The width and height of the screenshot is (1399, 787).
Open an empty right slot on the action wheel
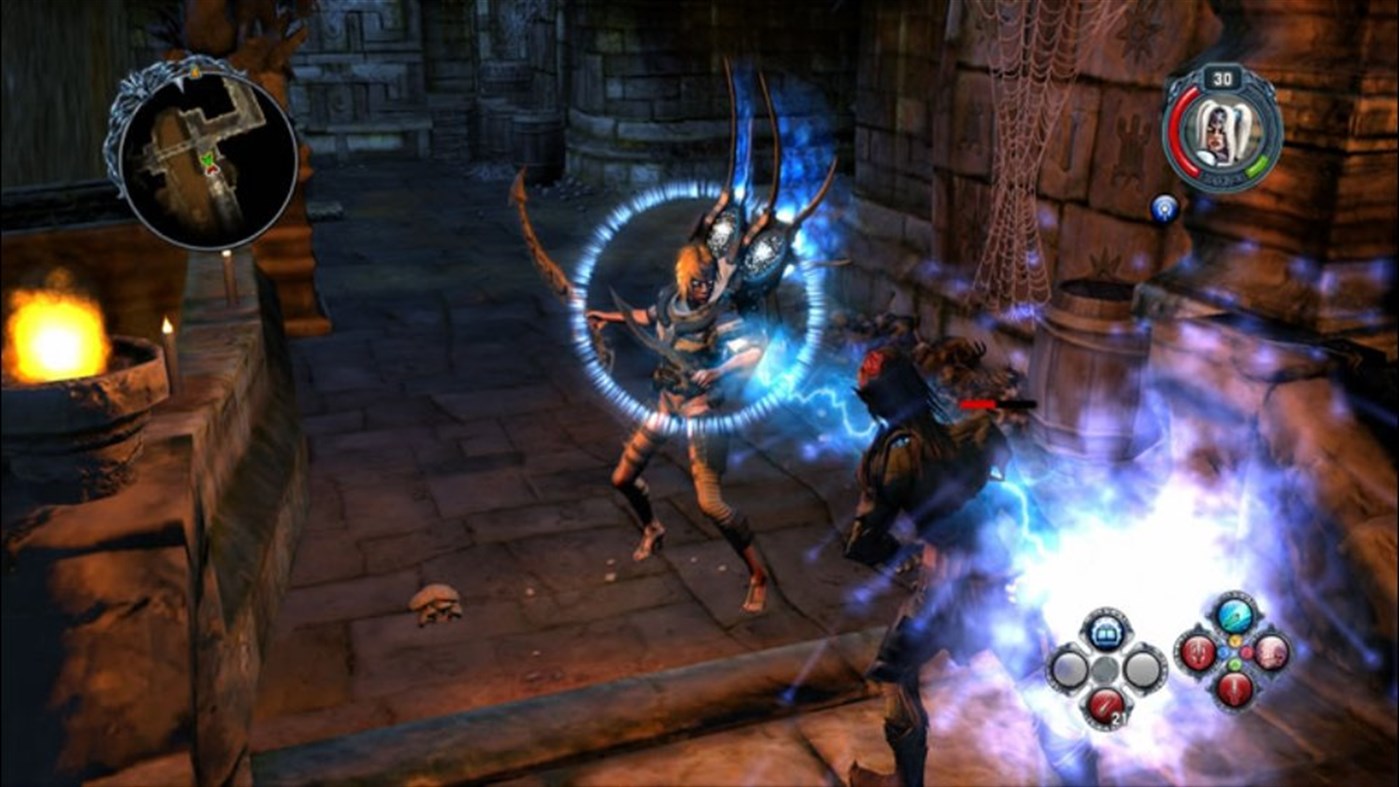[1142, 669]
